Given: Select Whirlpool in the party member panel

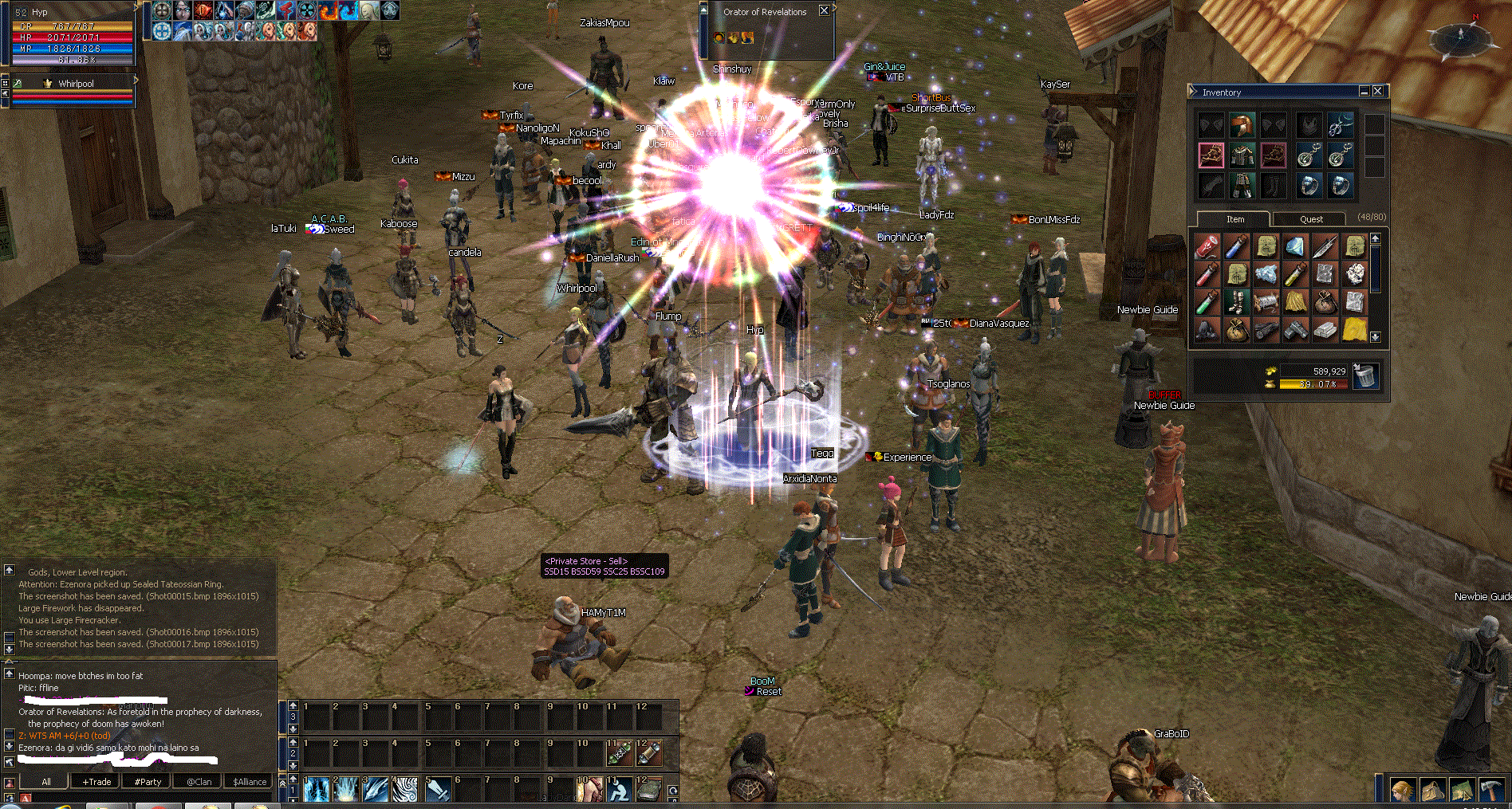Looking at the screenshot, I should [76, 84].
